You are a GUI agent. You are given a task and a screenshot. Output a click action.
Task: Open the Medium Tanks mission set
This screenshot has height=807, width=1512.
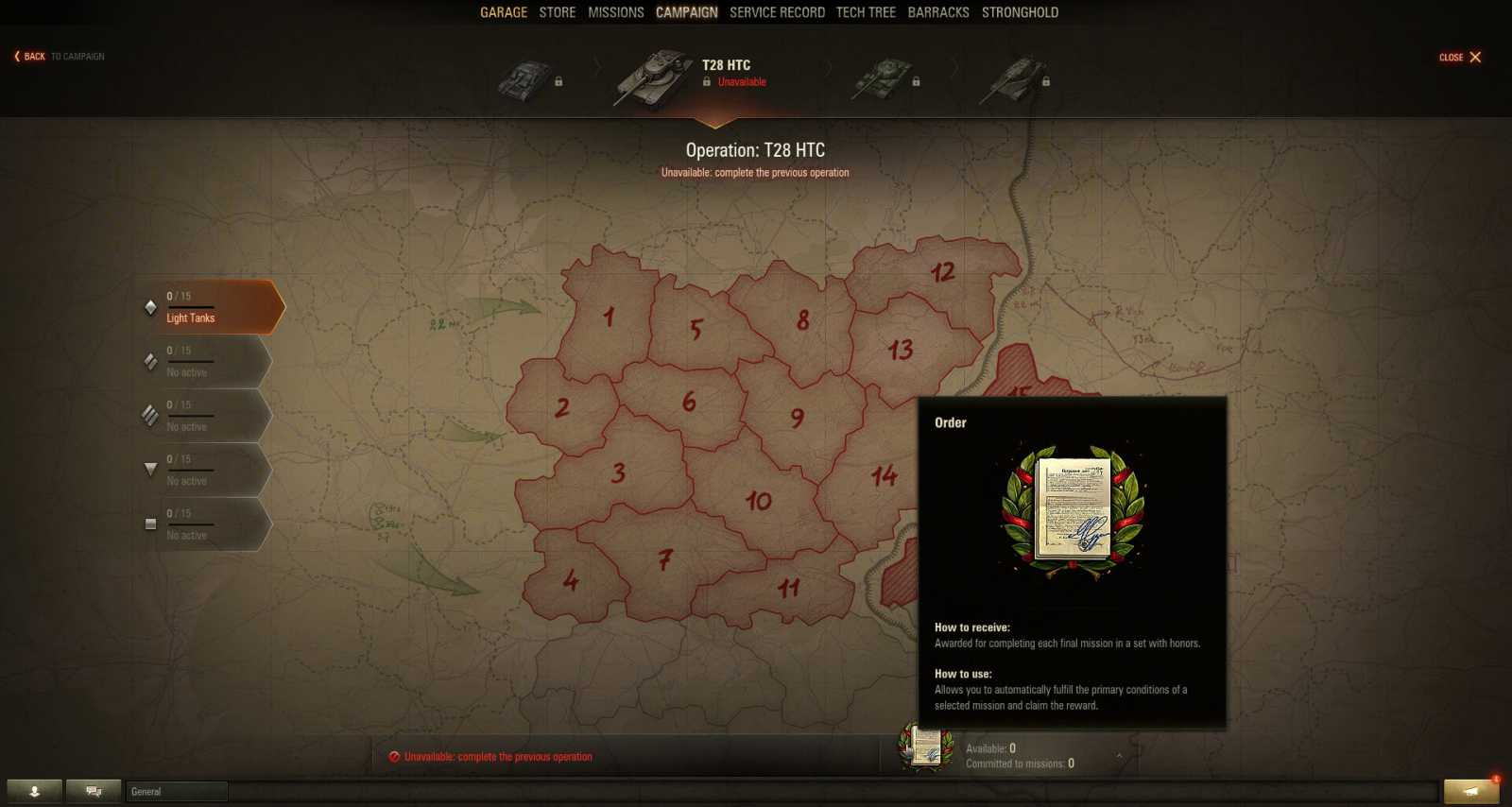(151, 360)
